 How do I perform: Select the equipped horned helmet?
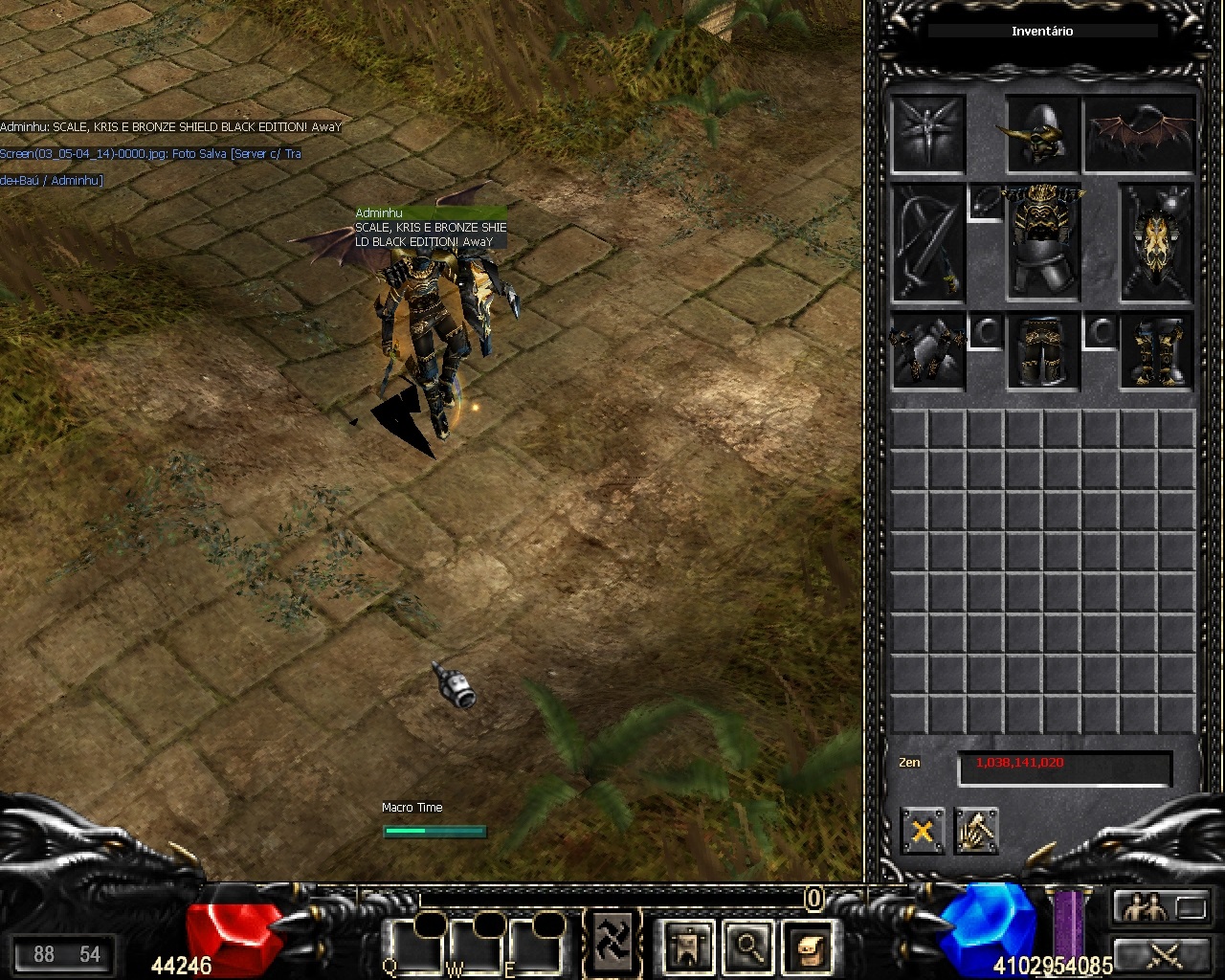coord(1041,133)
